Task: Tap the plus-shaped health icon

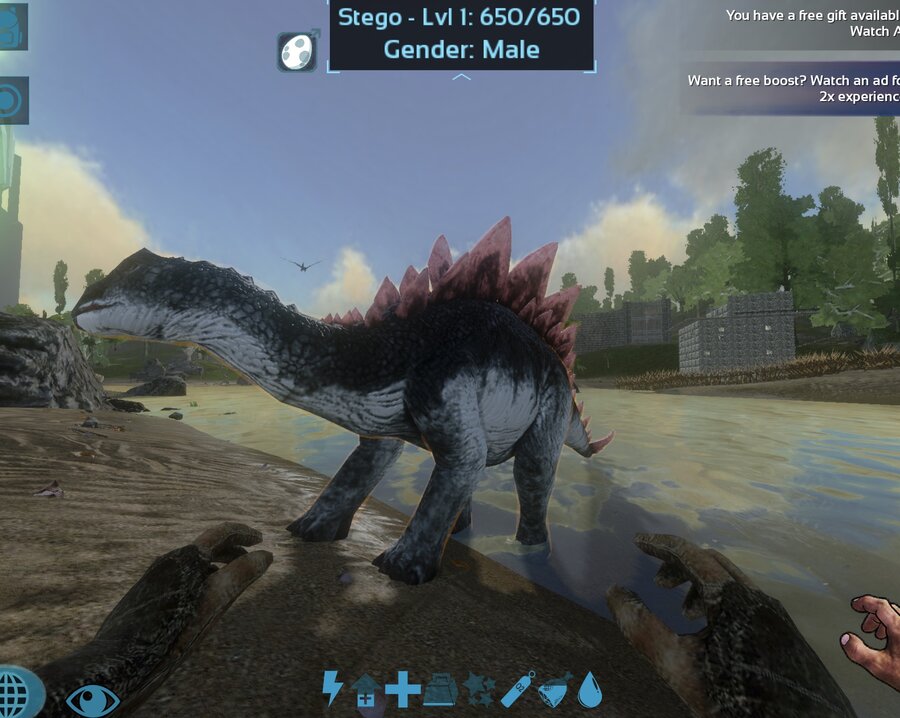Action: tap(403, 689)
